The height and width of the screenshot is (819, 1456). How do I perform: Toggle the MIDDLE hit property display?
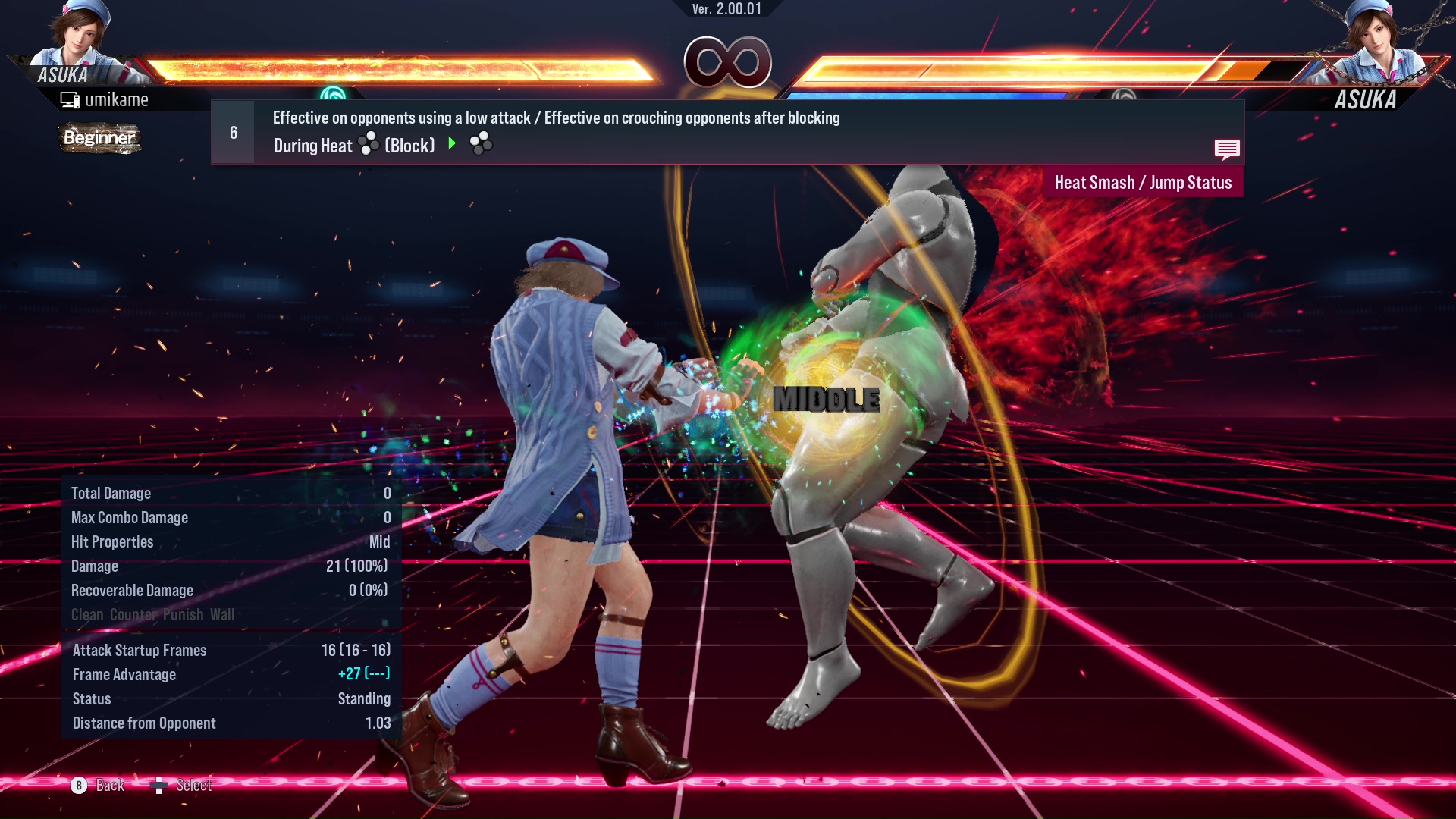pos(827,400)
